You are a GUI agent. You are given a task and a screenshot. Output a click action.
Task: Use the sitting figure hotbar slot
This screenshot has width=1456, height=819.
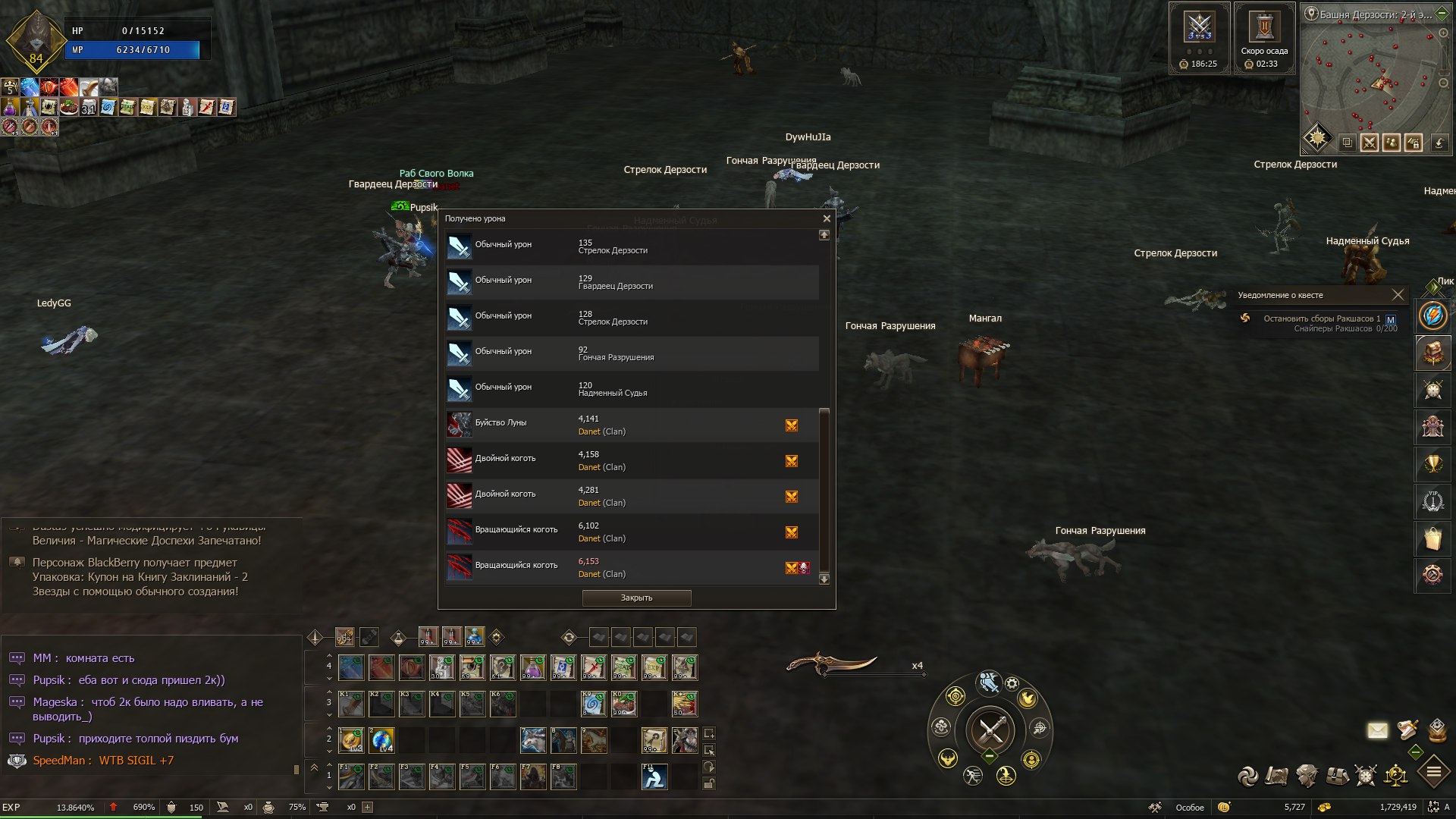click(654, 777)
